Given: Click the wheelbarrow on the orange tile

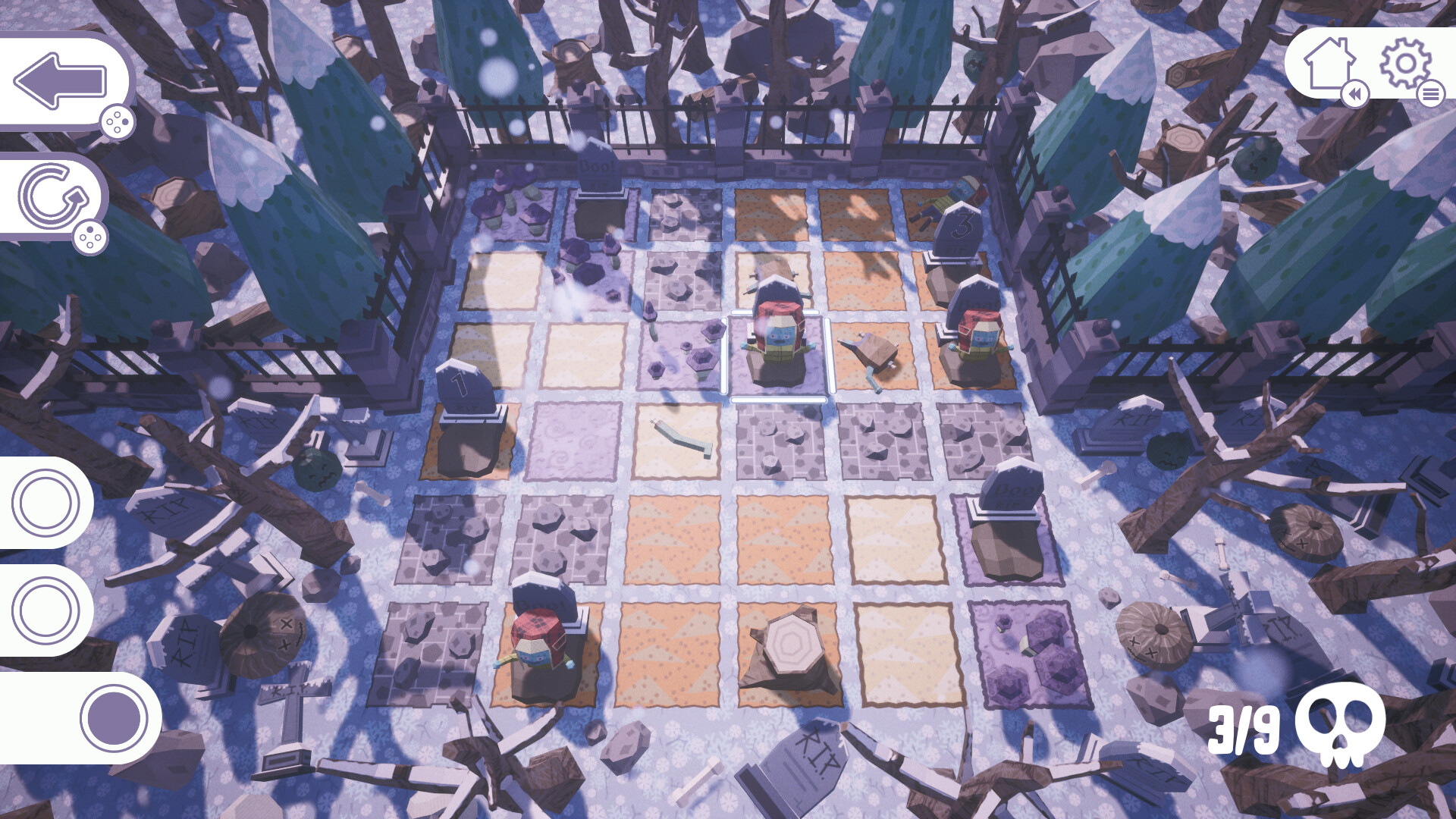Looking at the screenshot, I should tap(872, 350).
